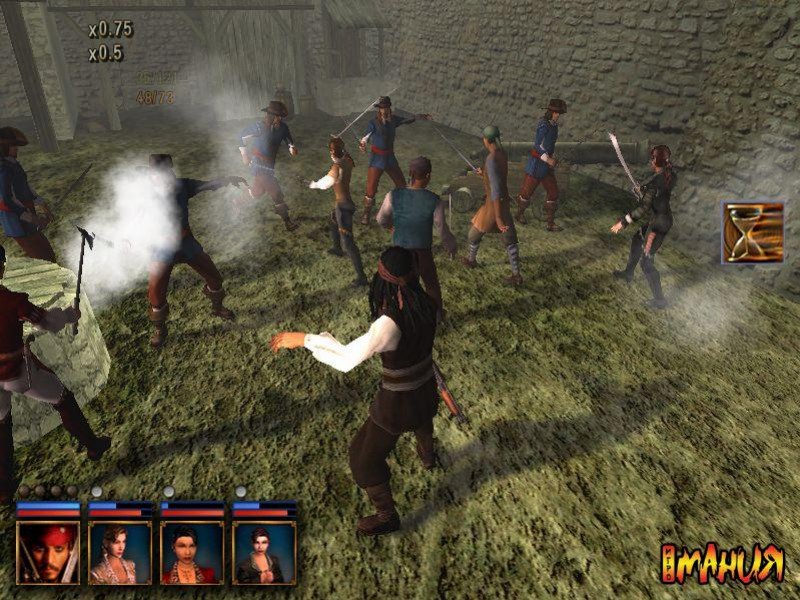Switch to the woman in red portrait
This screenshot has height=600, width=800.
pos(192,552)
